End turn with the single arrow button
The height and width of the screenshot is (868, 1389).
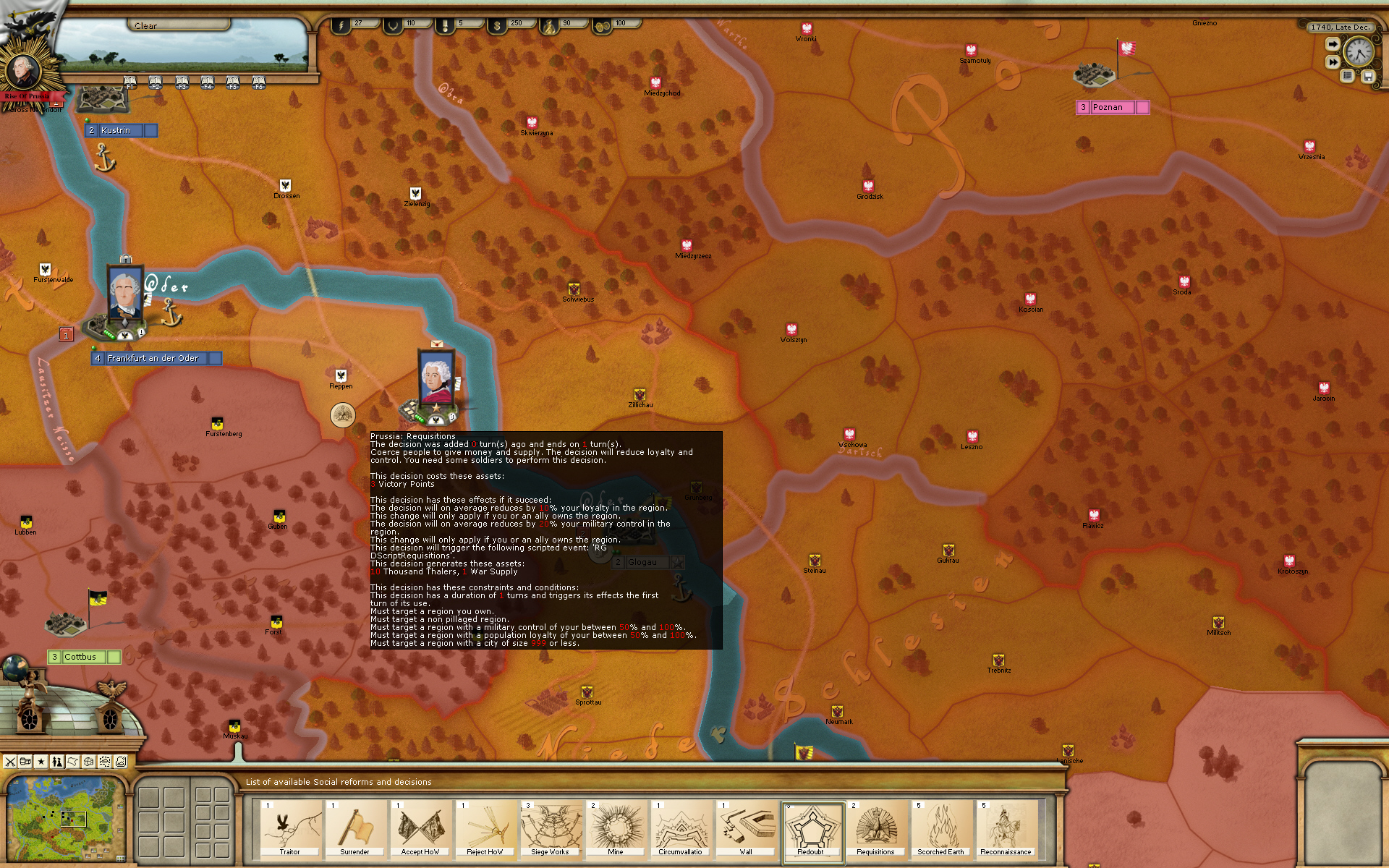1333,44
